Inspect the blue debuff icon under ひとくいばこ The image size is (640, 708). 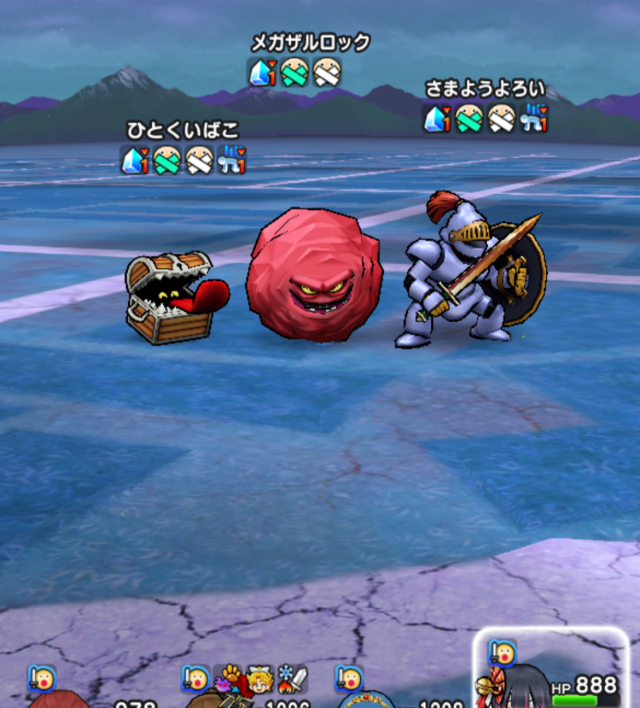click(231, 160)
